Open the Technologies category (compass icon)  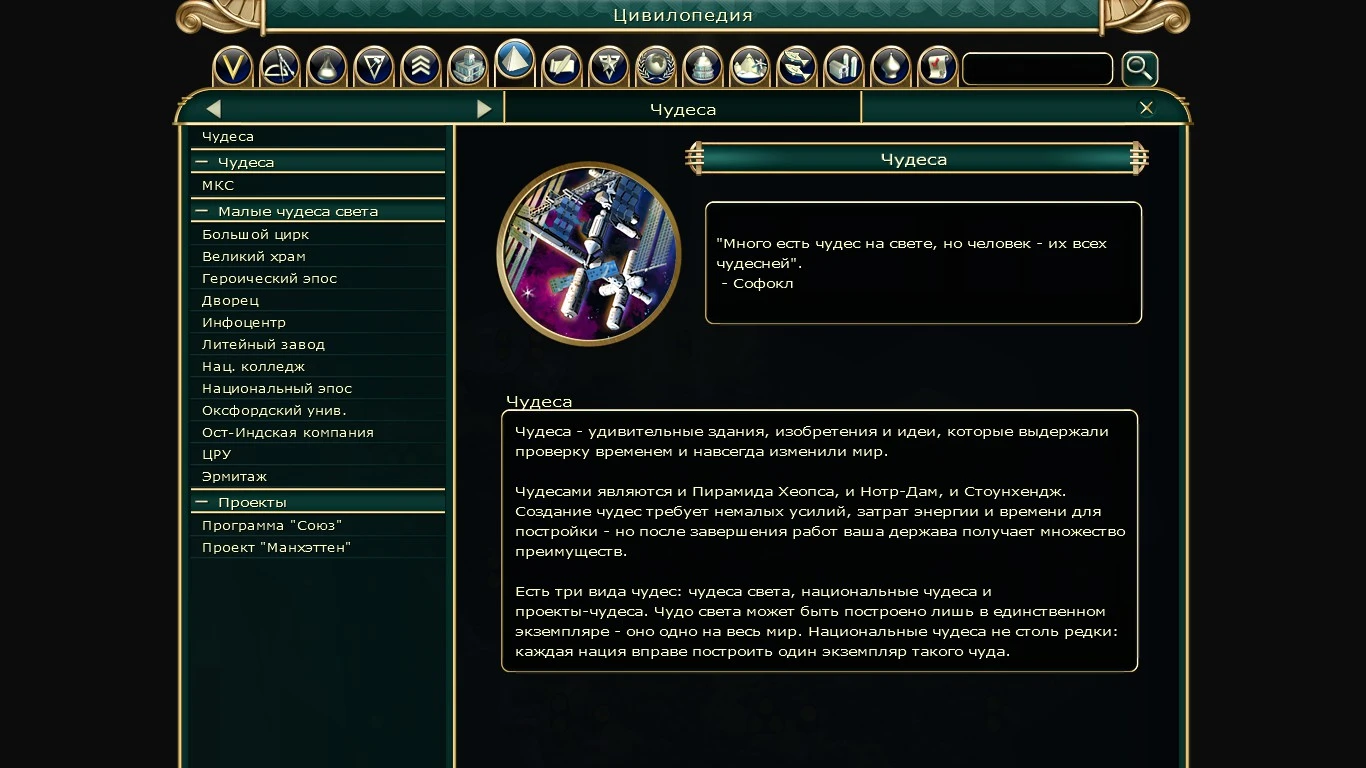(x=280, y=66)
